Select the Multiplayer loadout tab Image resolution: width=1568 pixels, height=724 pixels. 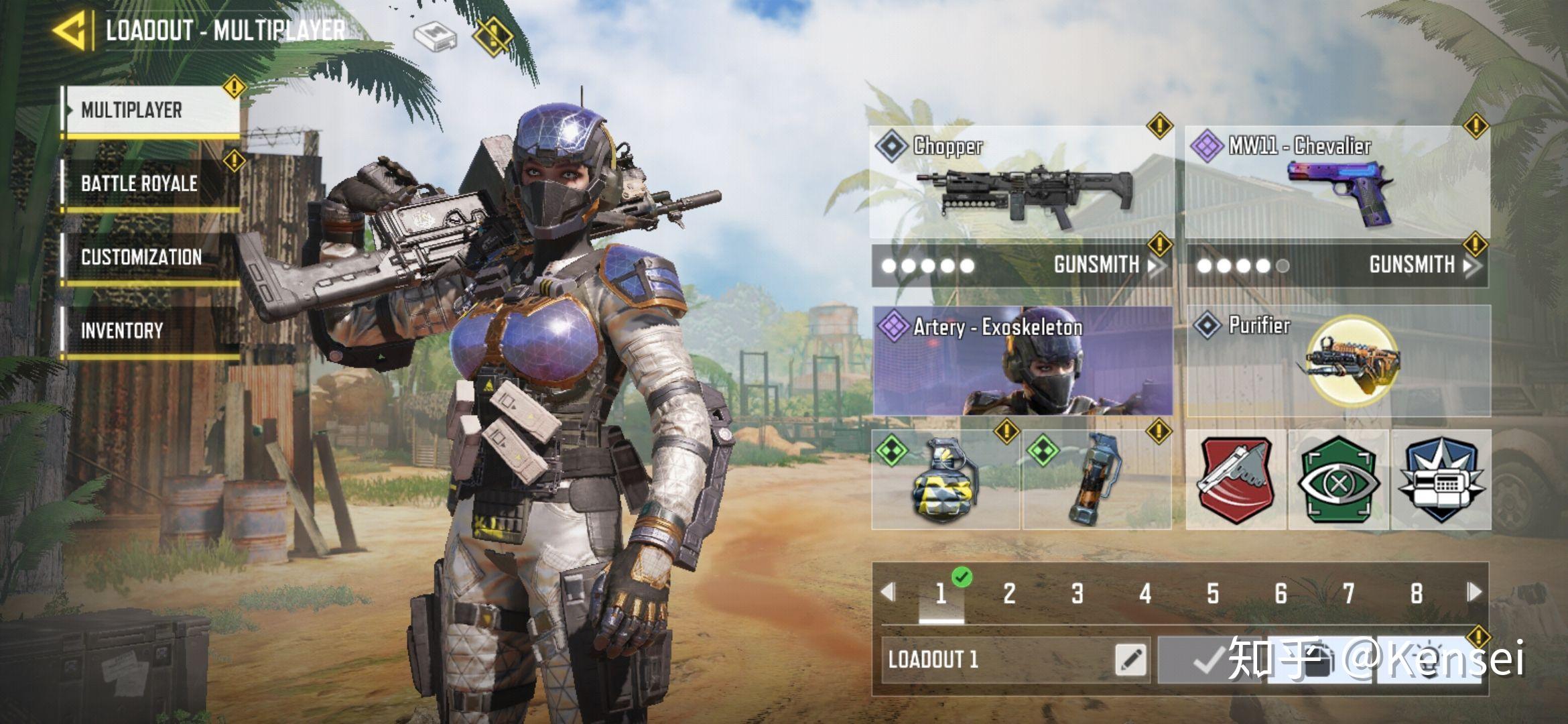click(151, 110)
